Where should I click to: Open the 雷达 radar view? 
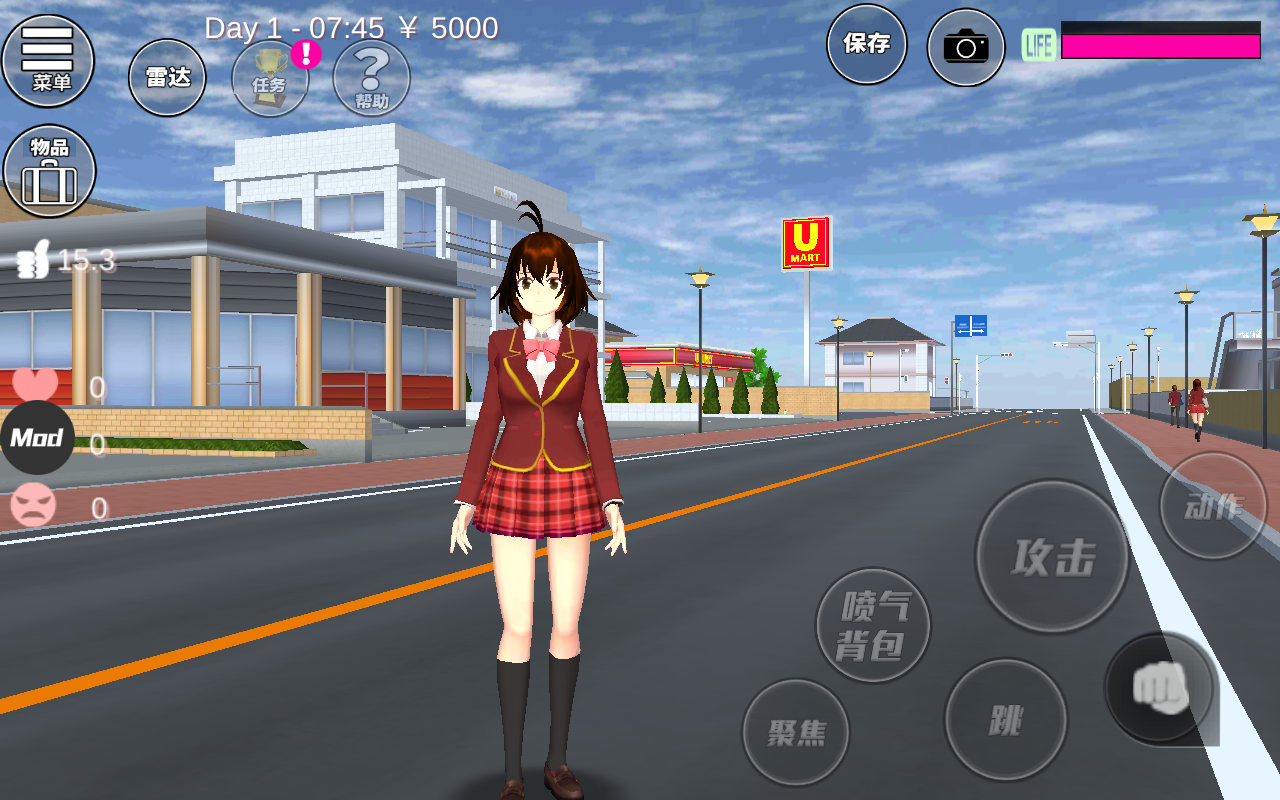166,77
